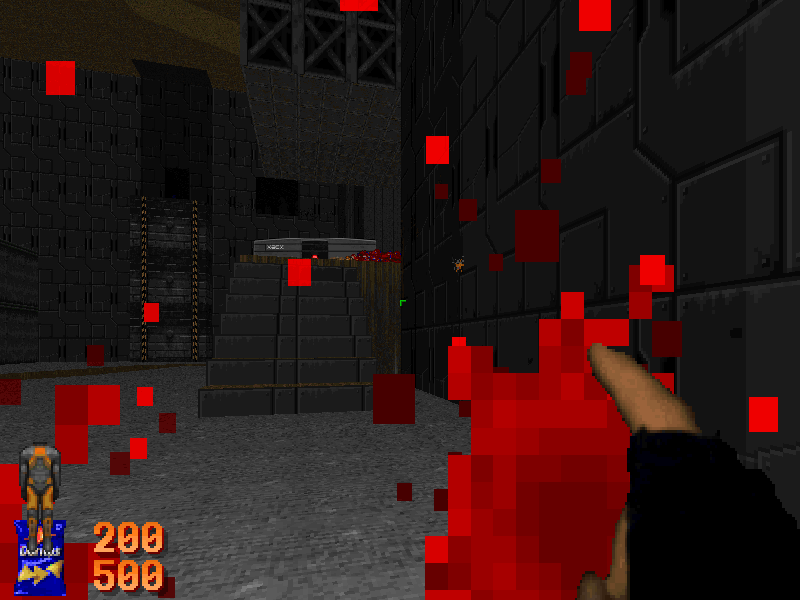Select the blue Doritos bag icon
The width and height of the screenshot is (800, 600).
41,558
